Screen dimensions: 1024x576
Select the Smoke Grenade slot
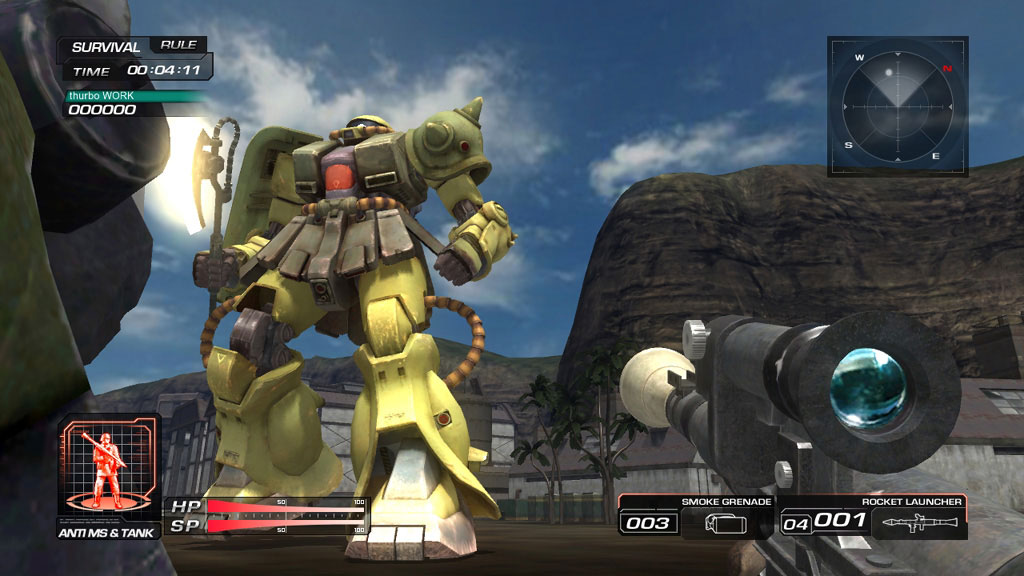coord(696,516)
